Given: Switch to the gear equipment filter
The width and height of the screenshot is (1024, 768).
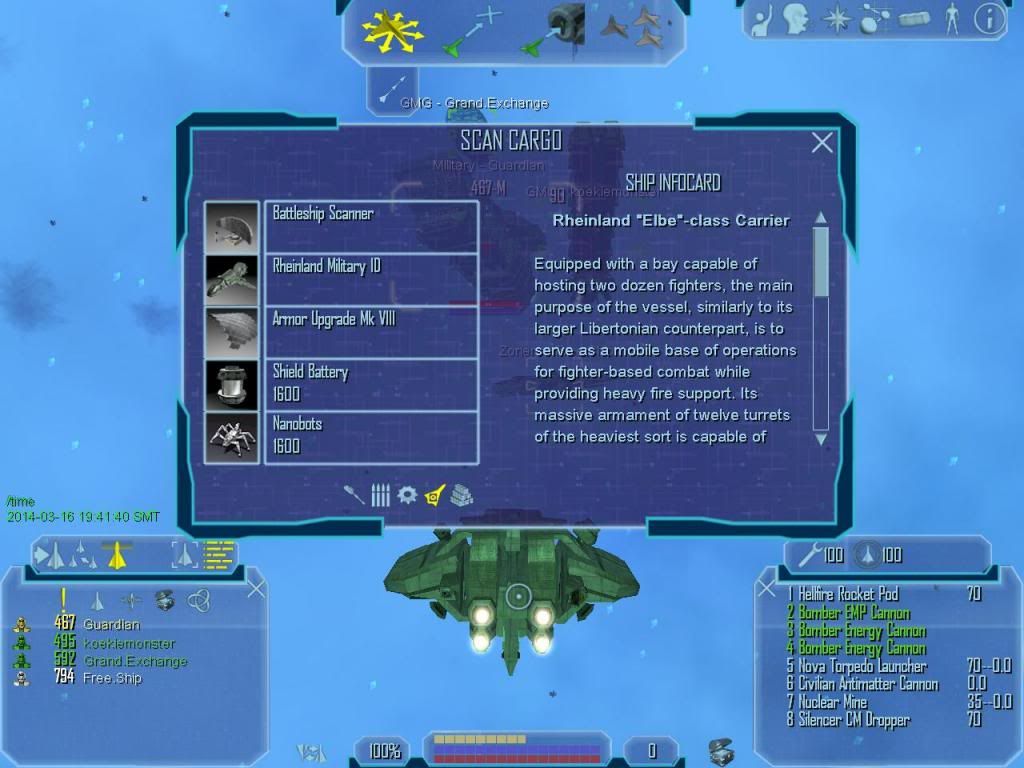Looking at the screenshot, I should click(407, 495).
